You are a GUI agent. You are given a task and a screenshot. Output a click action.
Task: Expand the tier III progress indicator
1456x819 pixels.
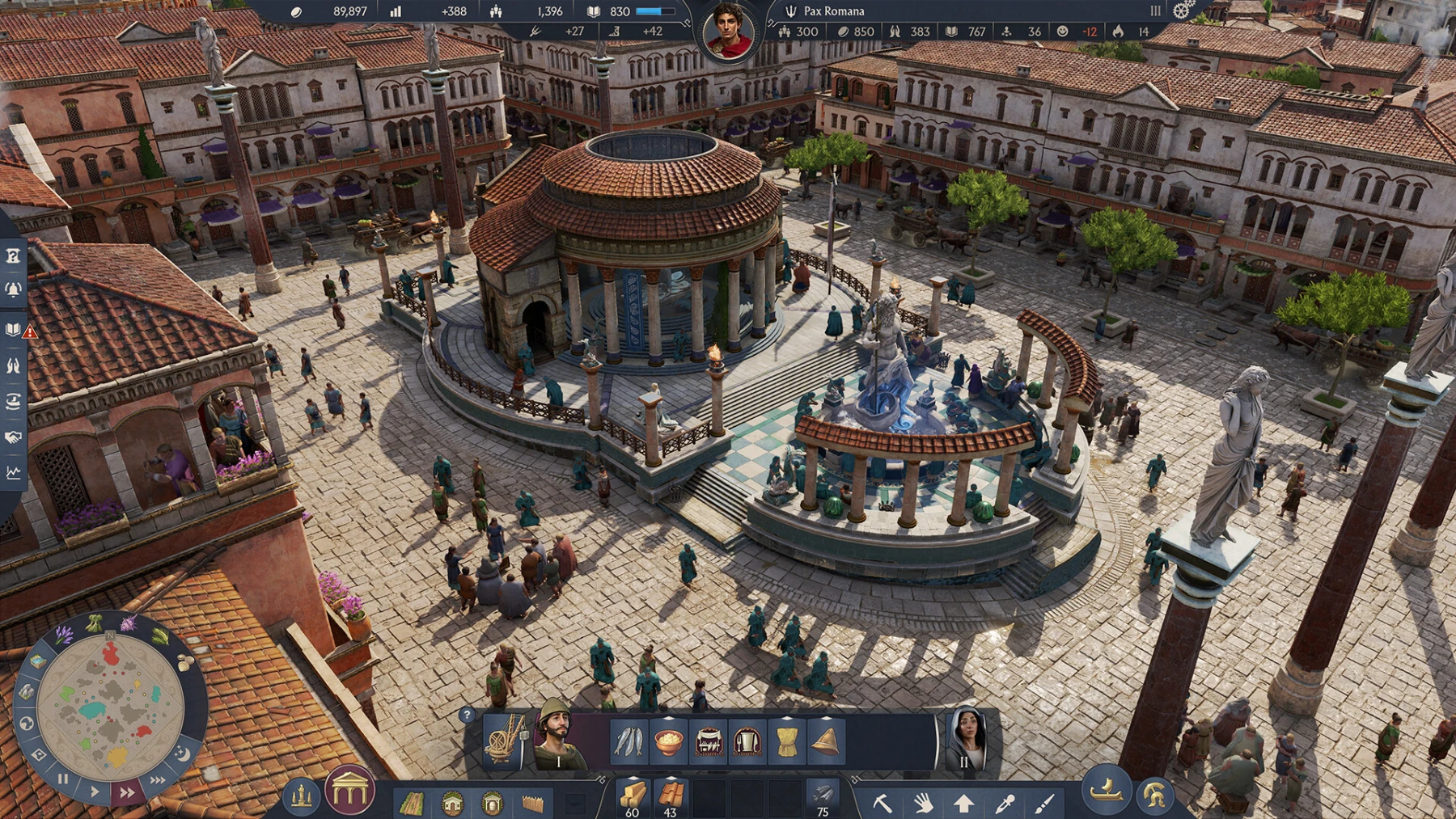click(x=1155, y=12)
